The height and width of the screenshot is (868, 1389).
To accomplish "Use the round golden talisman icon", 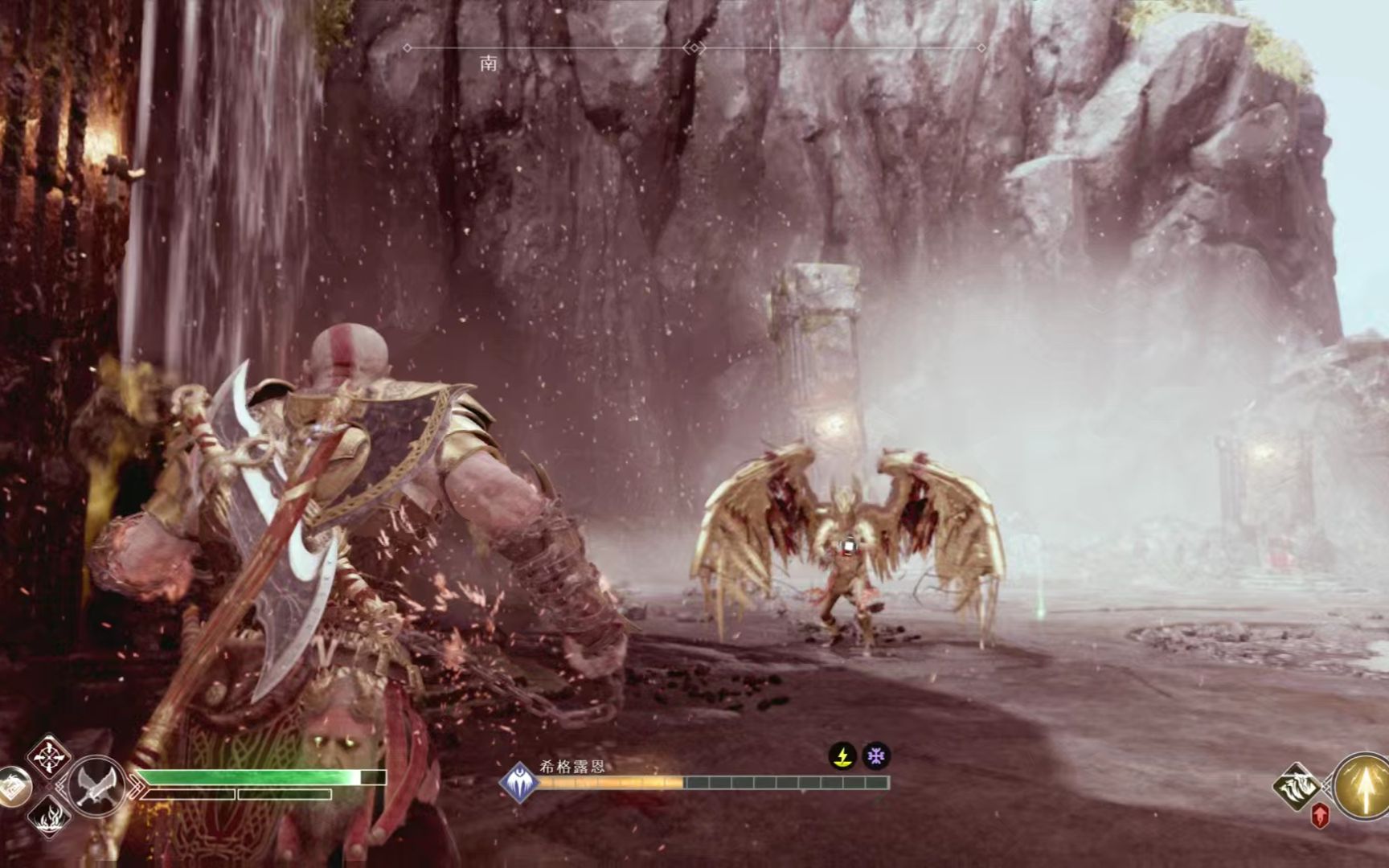I will click(13, 788).
